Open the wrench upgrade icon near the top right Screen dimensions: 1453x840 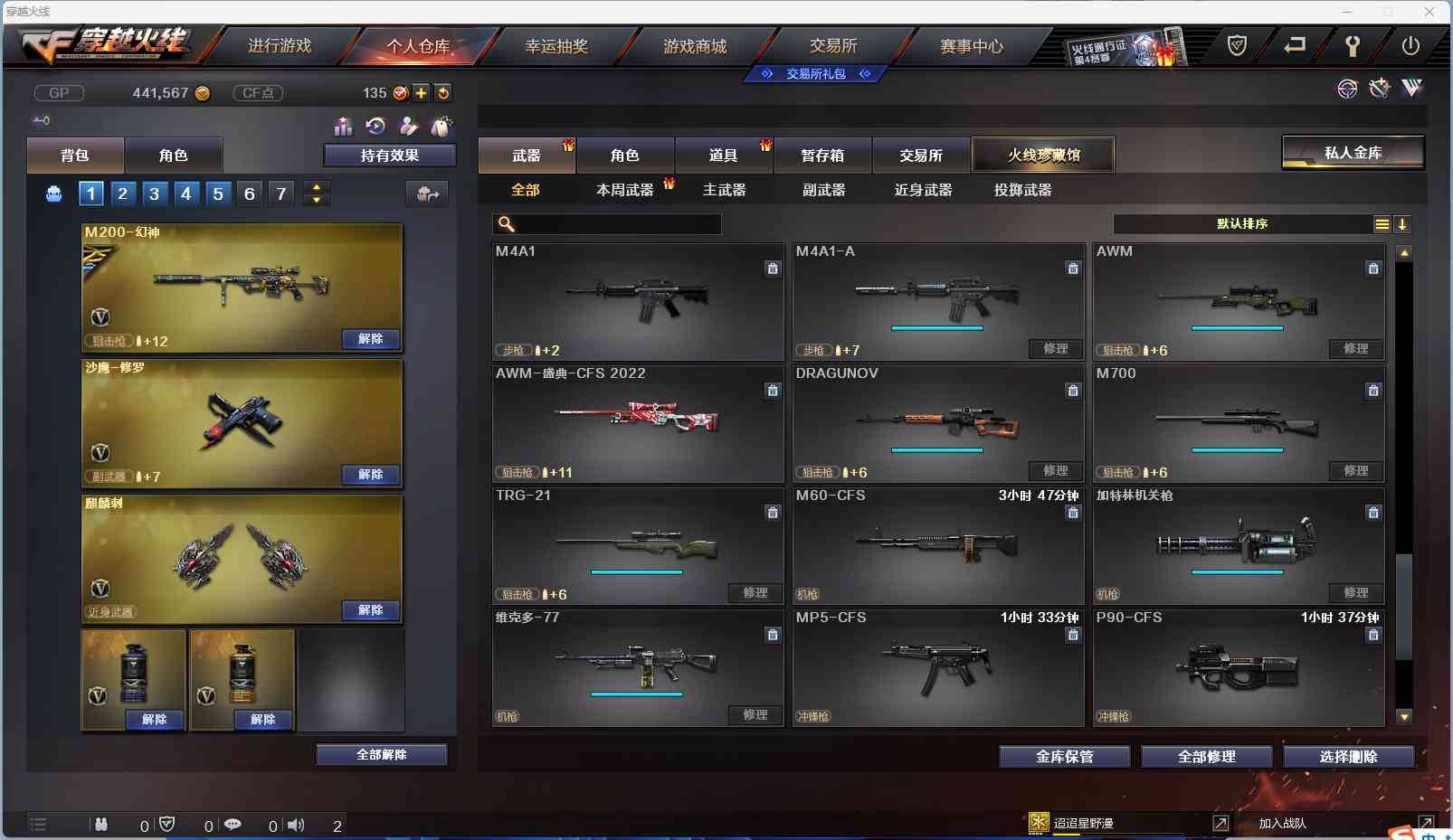click(1379, 88)
